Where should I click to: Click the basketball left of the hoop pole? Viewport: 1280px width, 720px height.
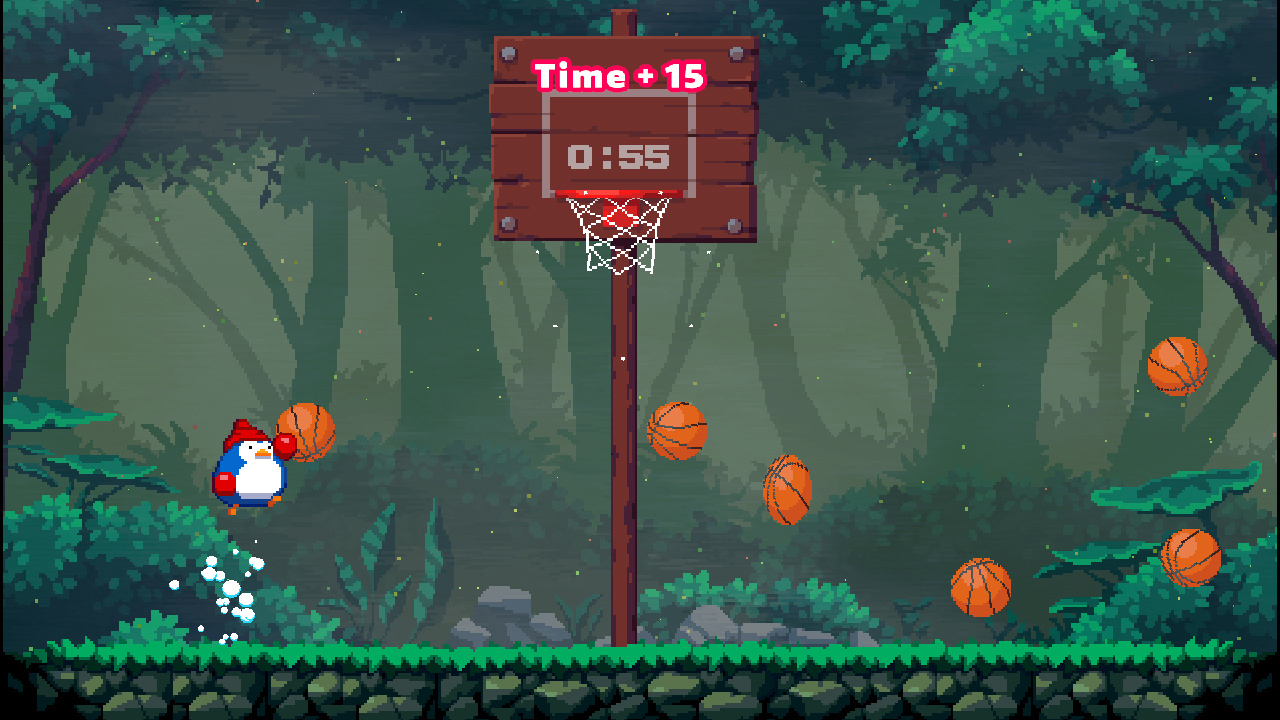(679, 429)
